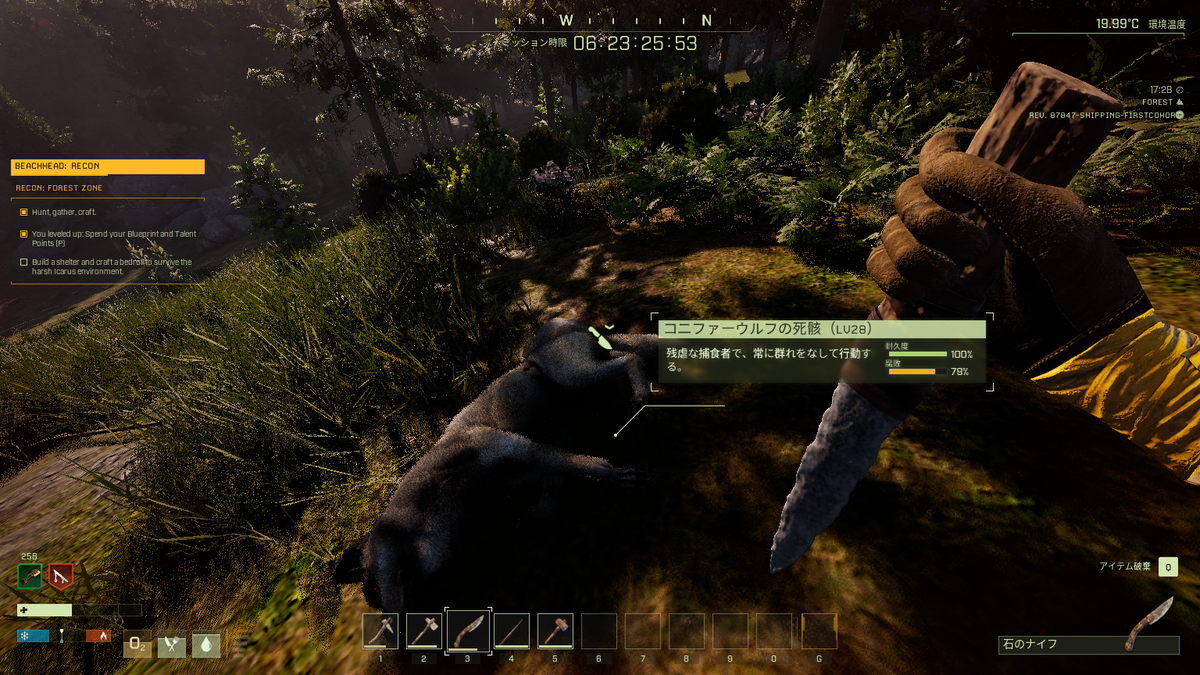
Task: Equip the wooden spear in hotbar slot 4
Action: click(512, 631)
